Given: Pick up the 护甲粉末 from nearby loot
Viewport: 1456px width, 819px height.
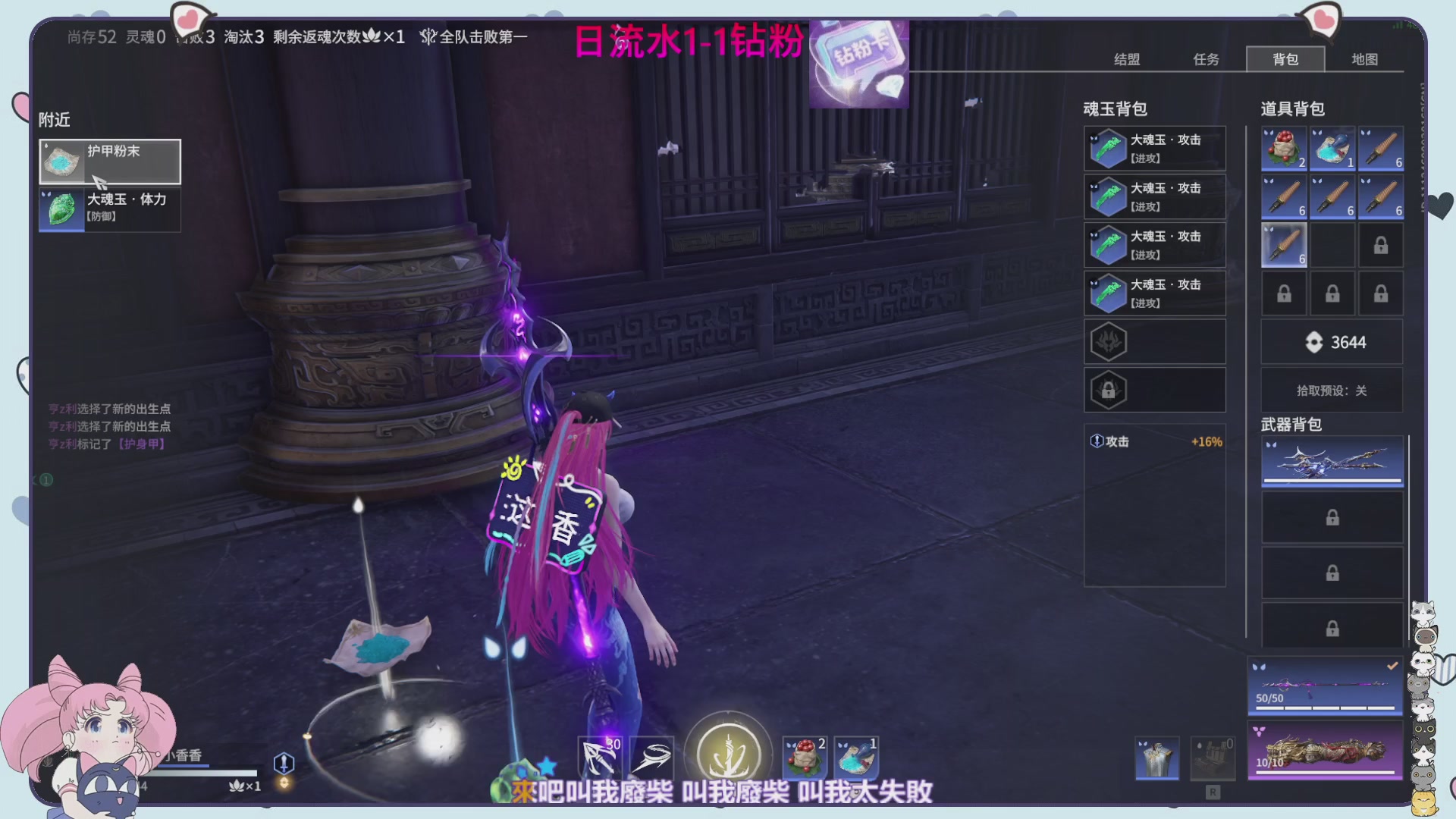Looking at the screenshot, I should click(x=109, y=161).
